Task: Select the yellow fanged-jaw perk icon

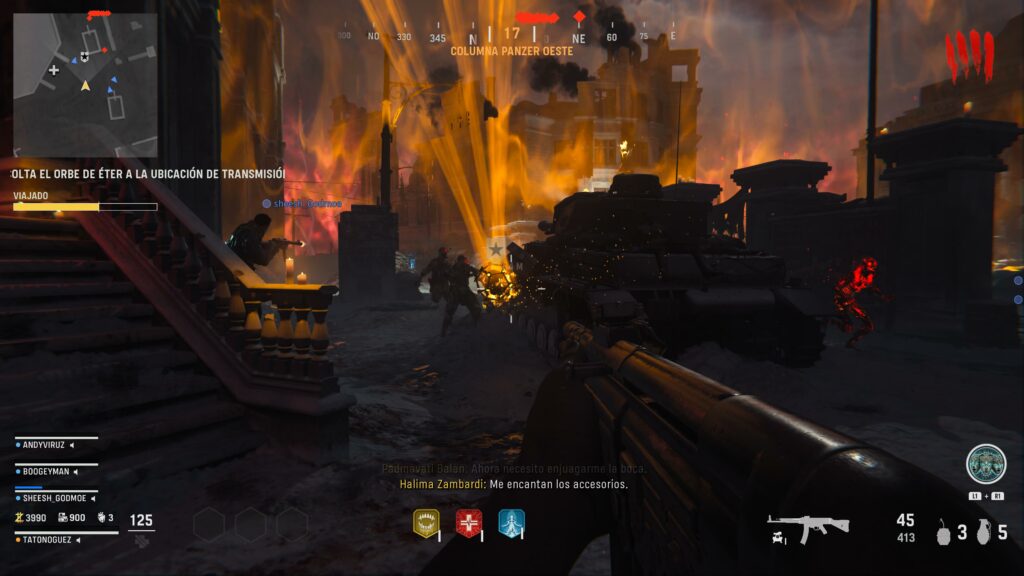Action: click(426, 523)
